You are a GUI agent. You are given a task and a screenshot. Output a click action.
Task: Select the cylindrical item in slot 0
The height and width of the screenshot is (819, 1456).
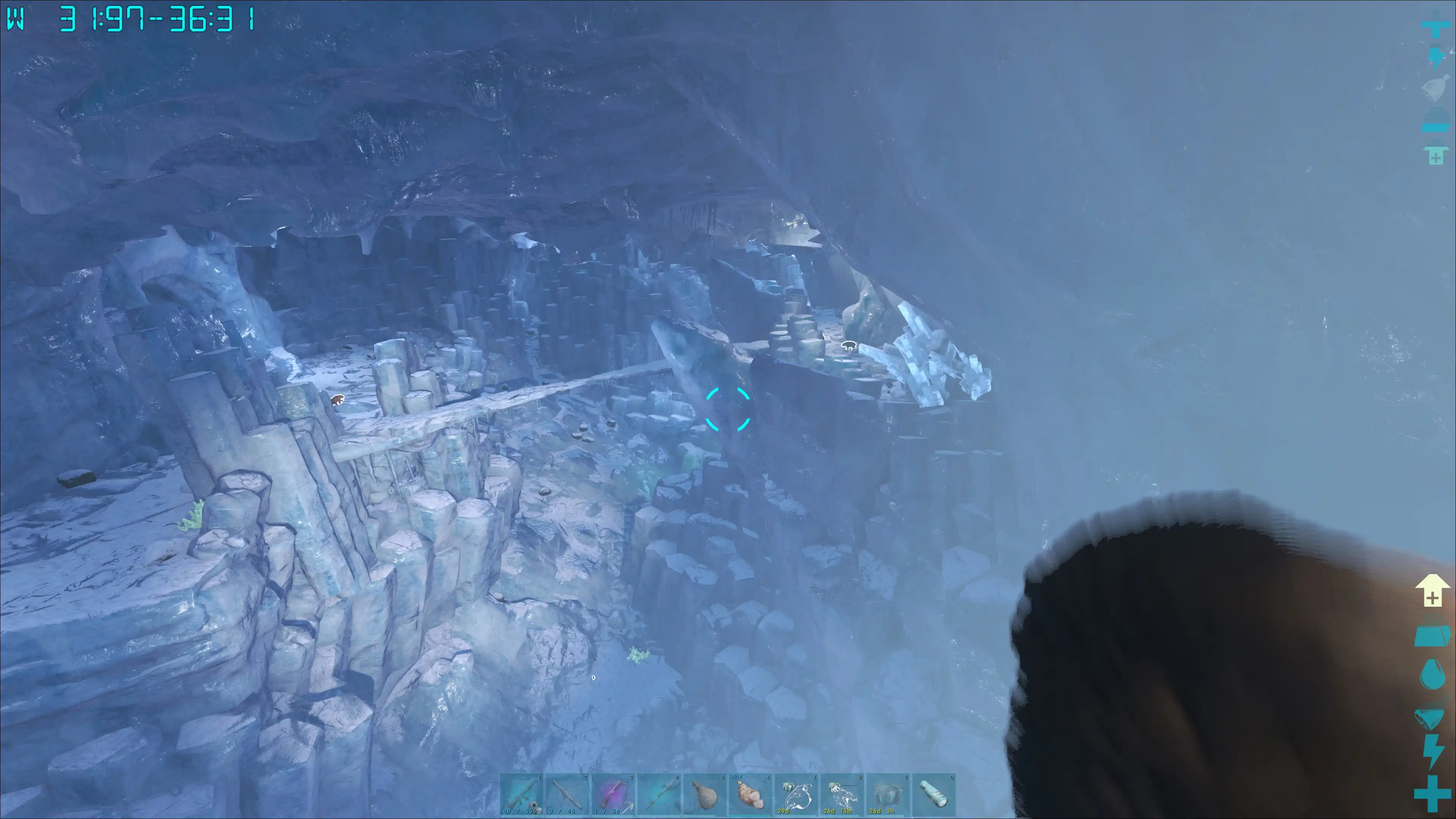point(933,795)
